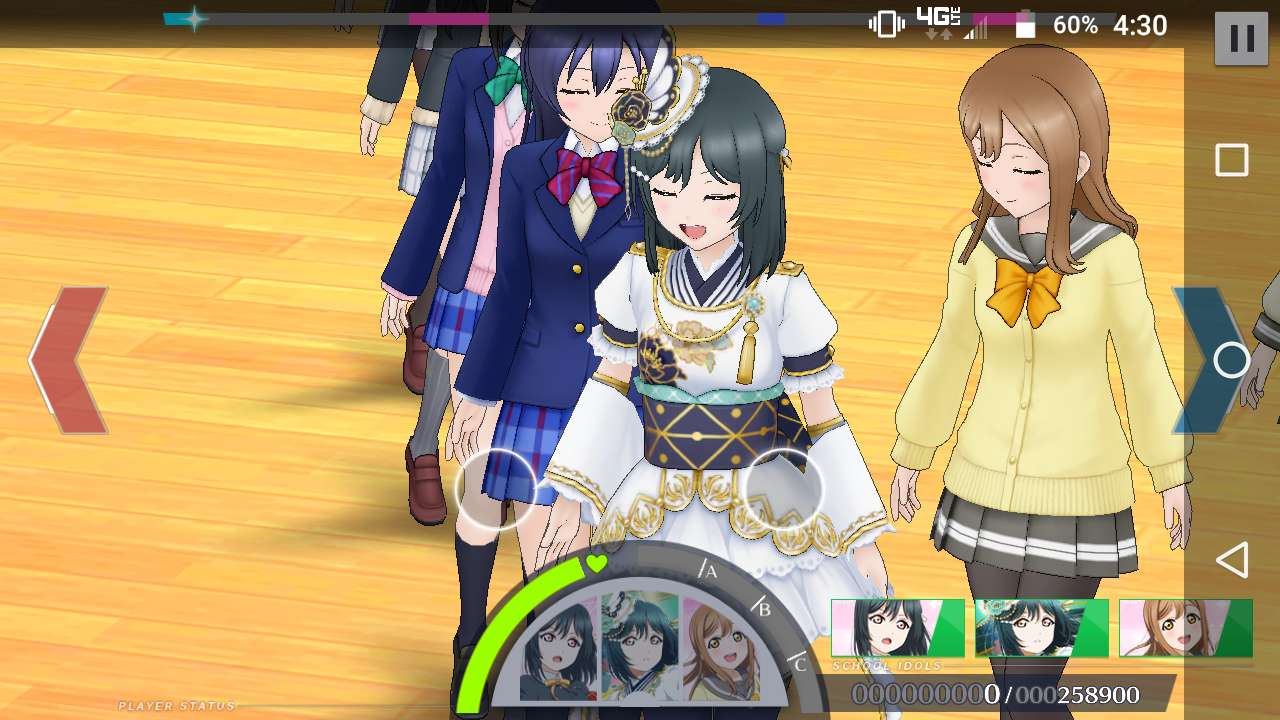Image resolution: width=1280 pixels, height=720 pixels.
Task: Tap the blue right chevron arrow
Action: (1203, 360)
